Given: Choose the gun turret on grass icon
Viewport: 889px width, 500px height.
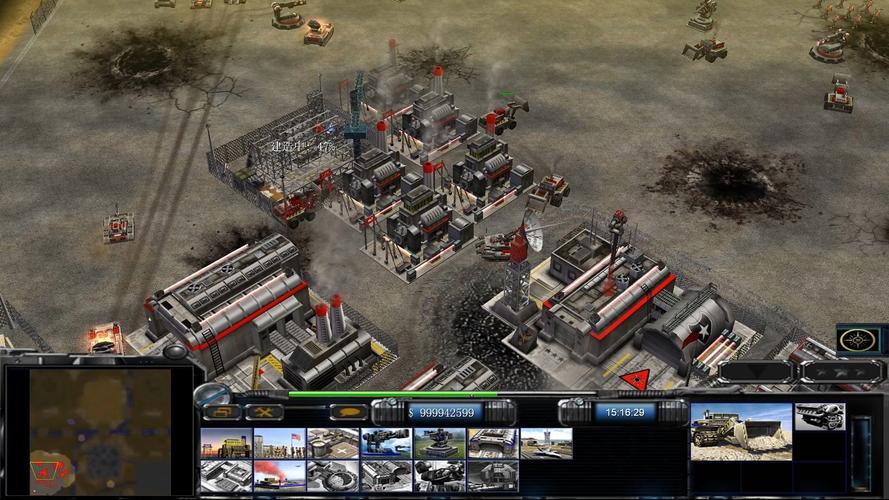Looking at the screenshot, I should tap(439, 443).
